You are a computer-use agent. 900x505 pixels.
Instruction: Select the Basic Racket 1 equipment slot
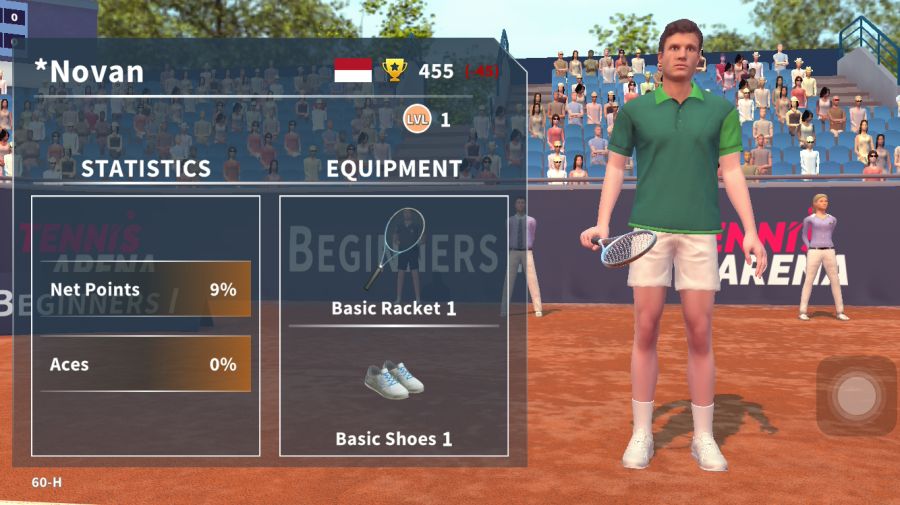pos(394,260)
